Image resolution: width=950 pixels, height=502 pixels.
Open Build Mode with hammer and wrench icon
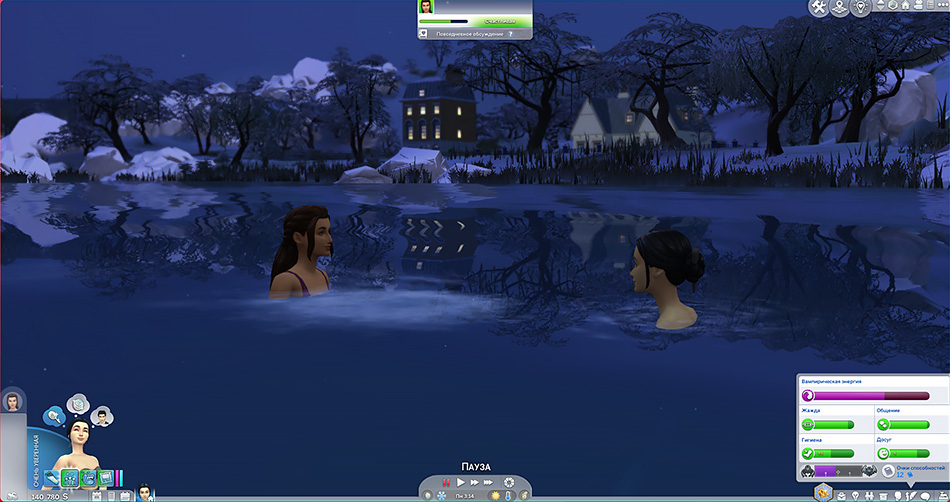click(x=820, y=8)
